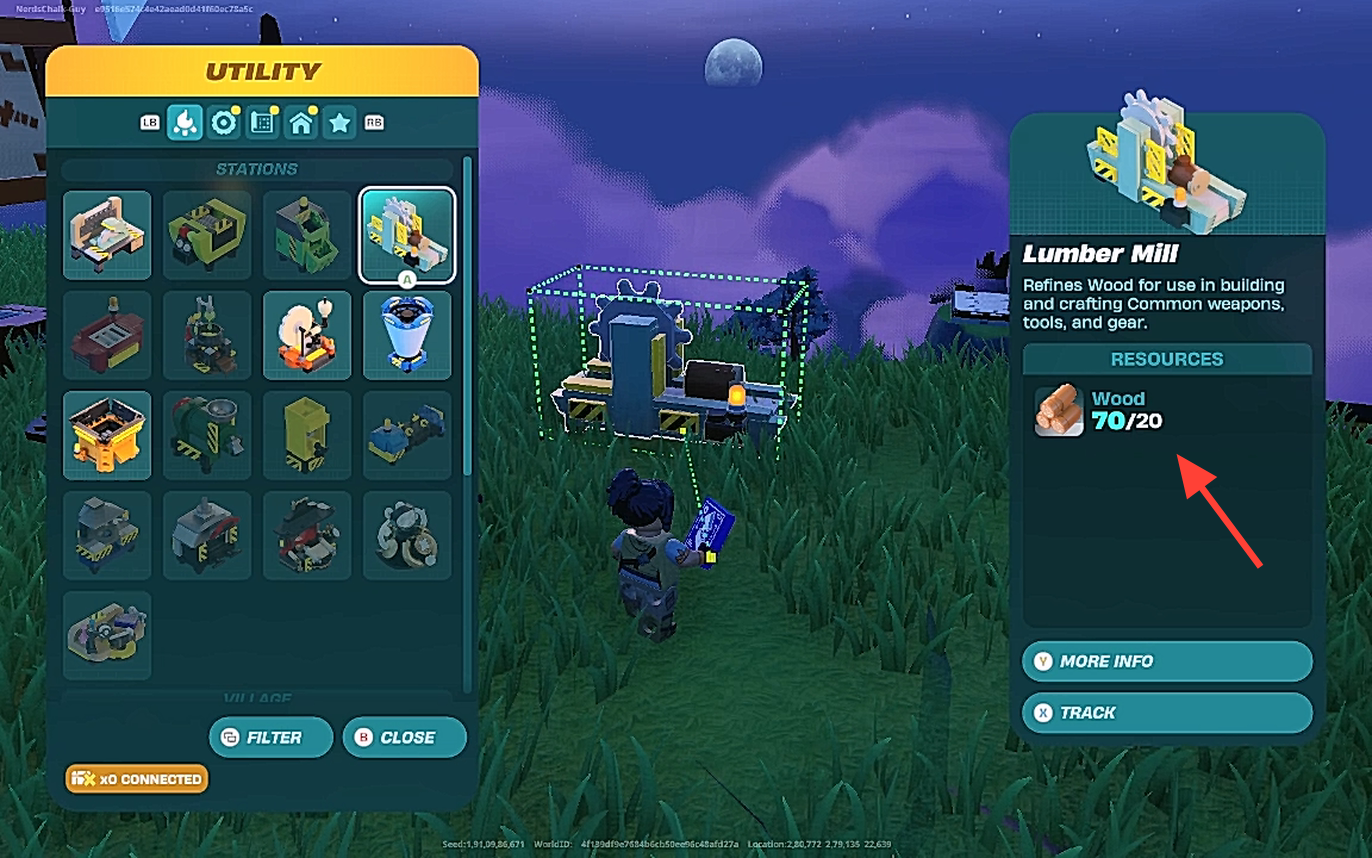Image resolution: width=1372 pixels, height=858 pixels.
Task: Choose the highlighted Lumber Mill station
Action: click(x=407, y=235)
